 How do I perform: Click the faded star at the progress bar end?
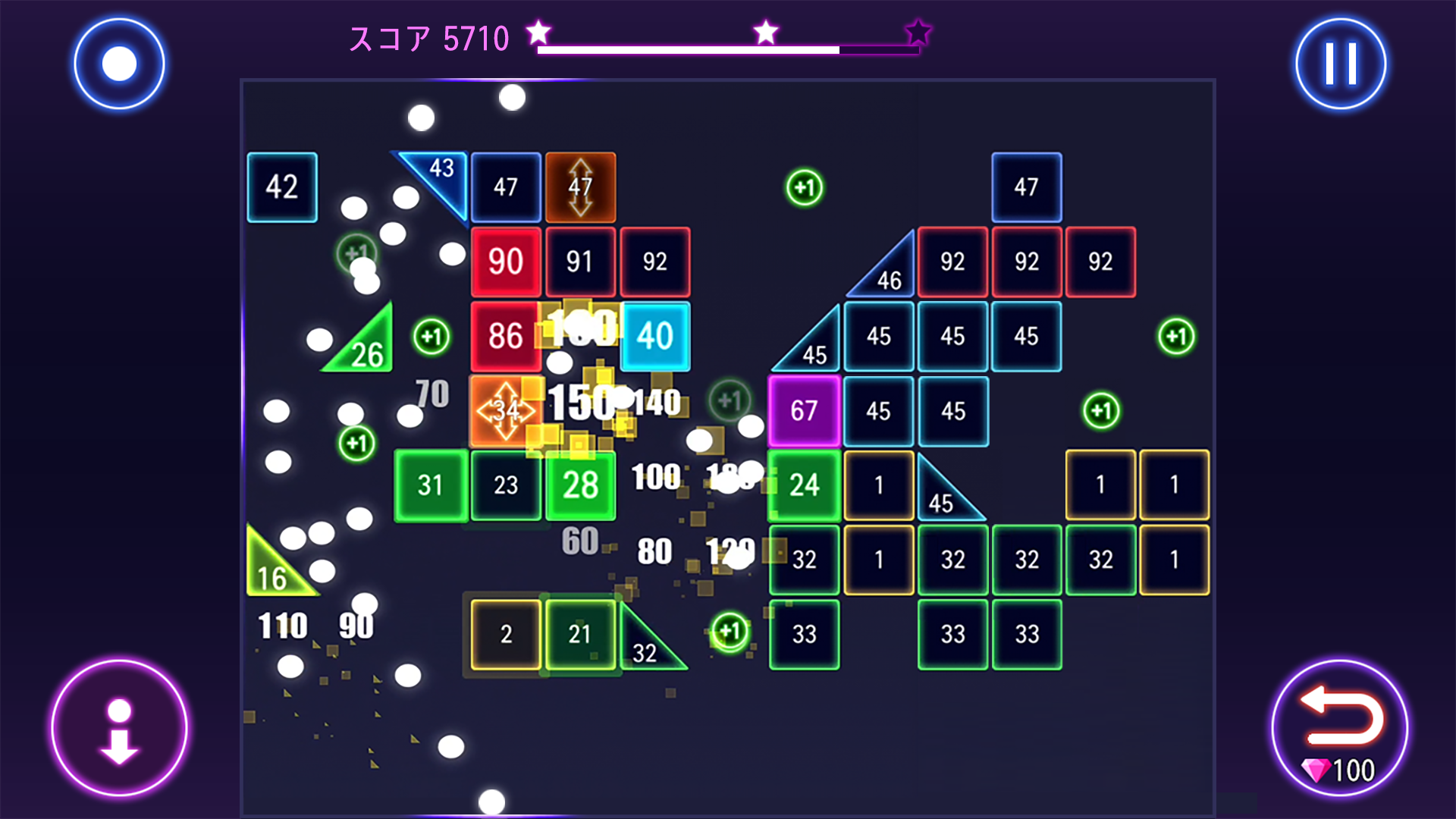918,31
